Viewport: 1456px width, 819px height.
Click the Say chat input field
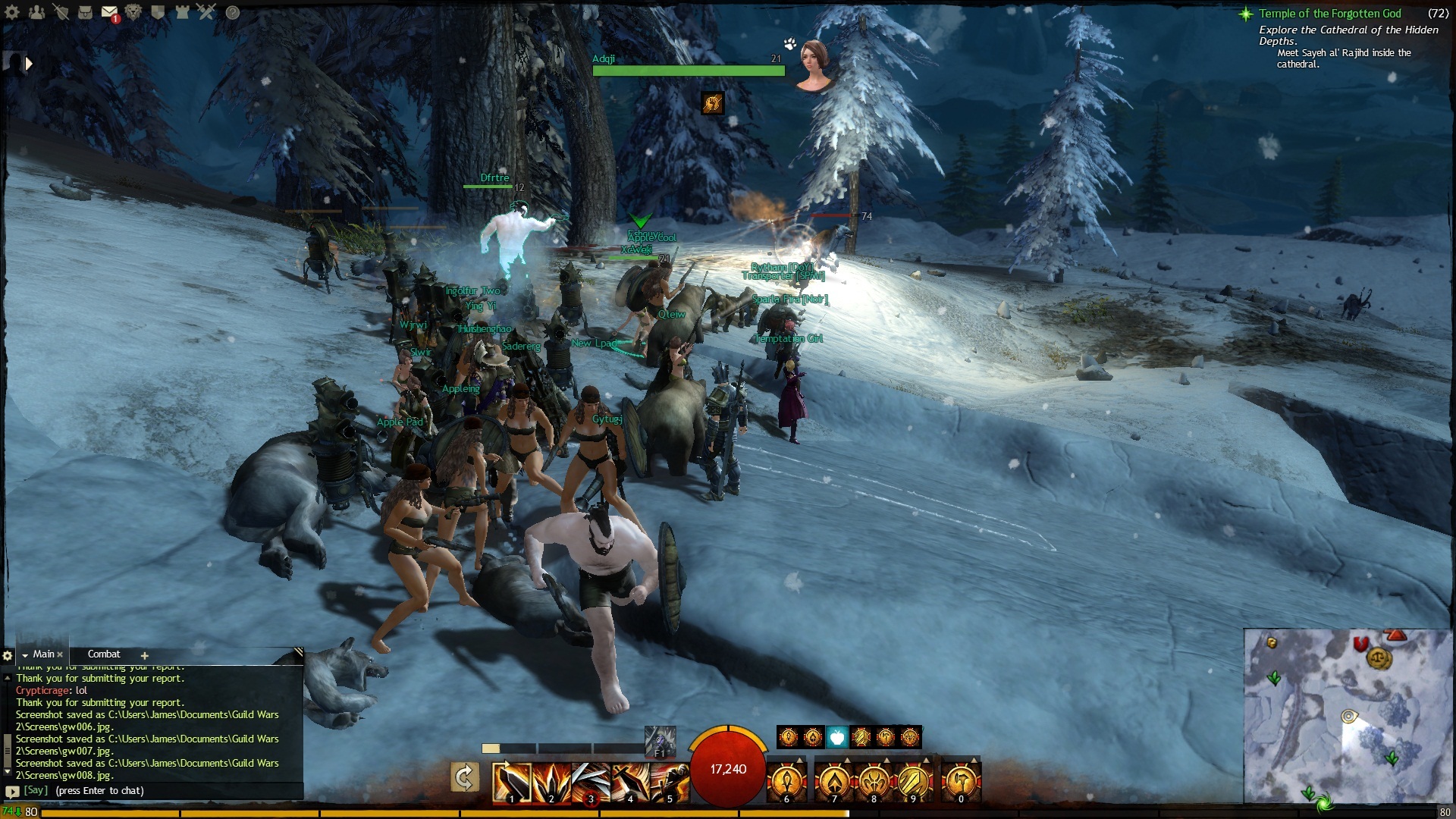pos(152,790)
